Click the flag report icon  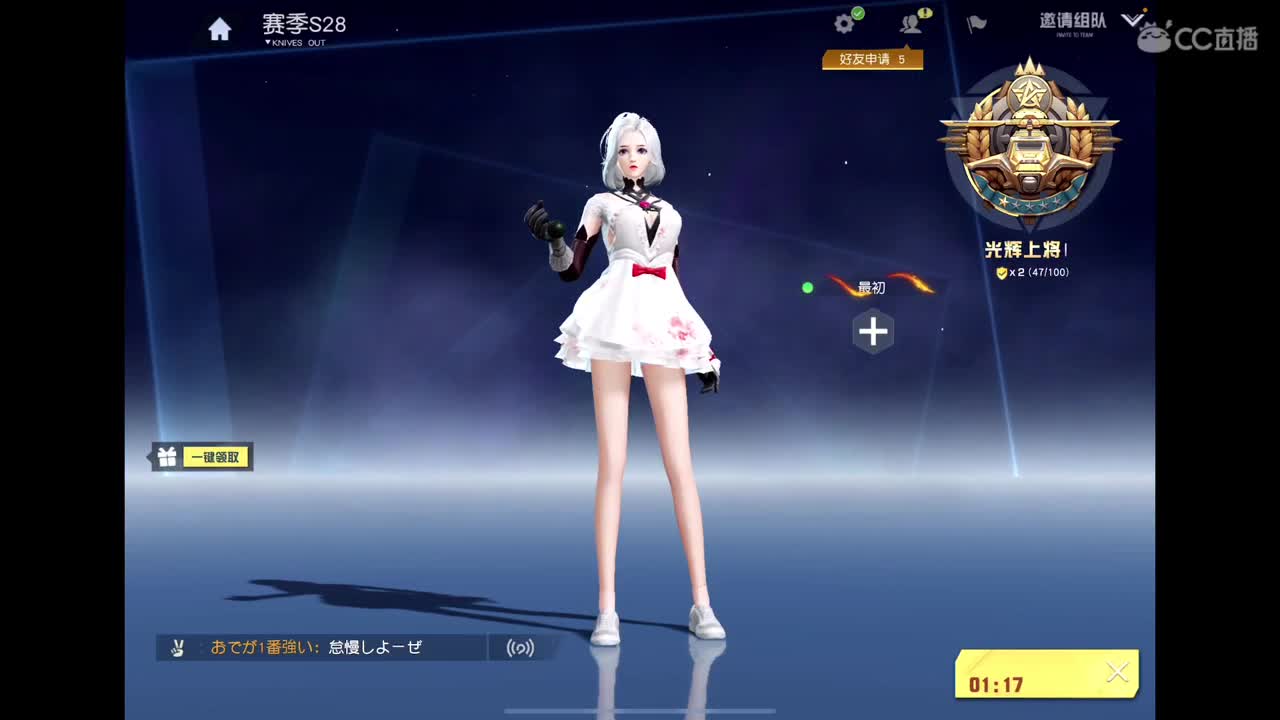tap(975, 24)
